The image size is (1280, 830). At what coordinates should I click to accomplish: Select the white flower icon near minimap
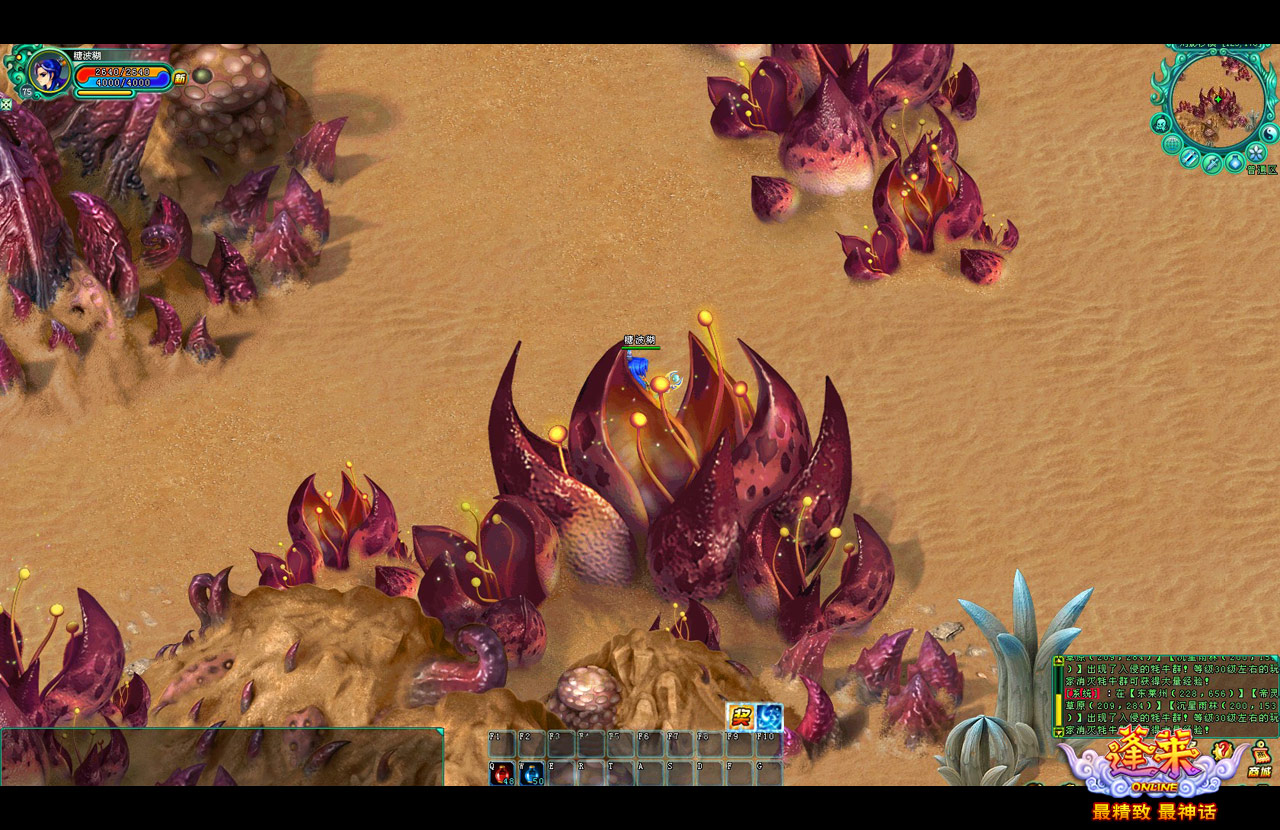(1256, 152)
